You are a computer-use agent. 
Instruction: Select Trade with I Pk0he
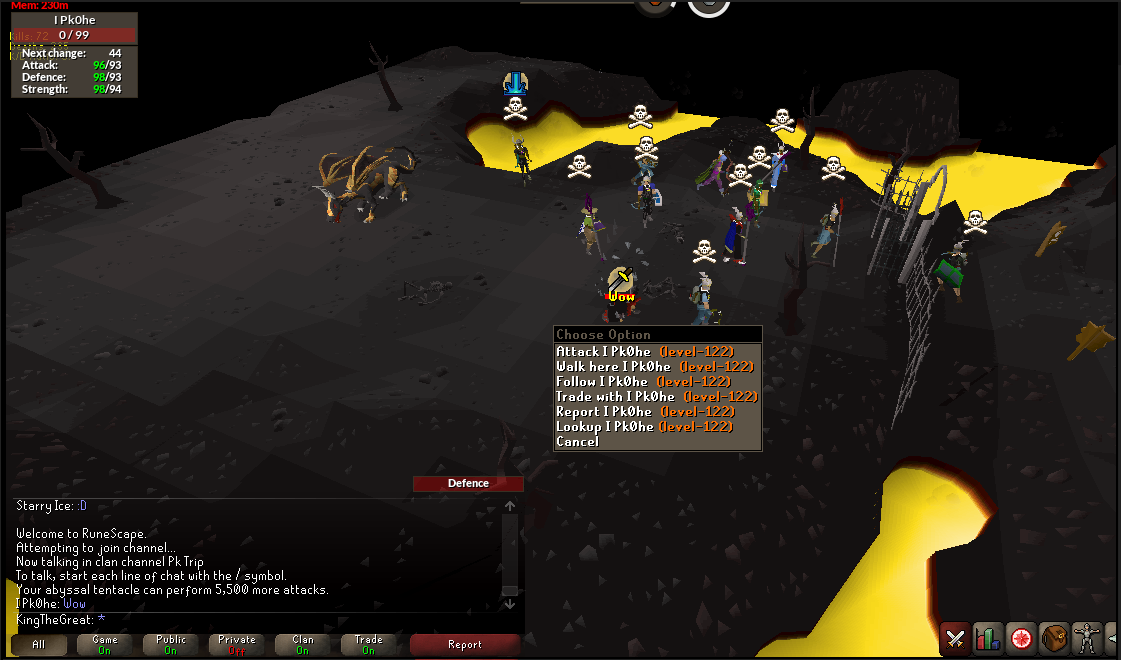tap(657, 396)
